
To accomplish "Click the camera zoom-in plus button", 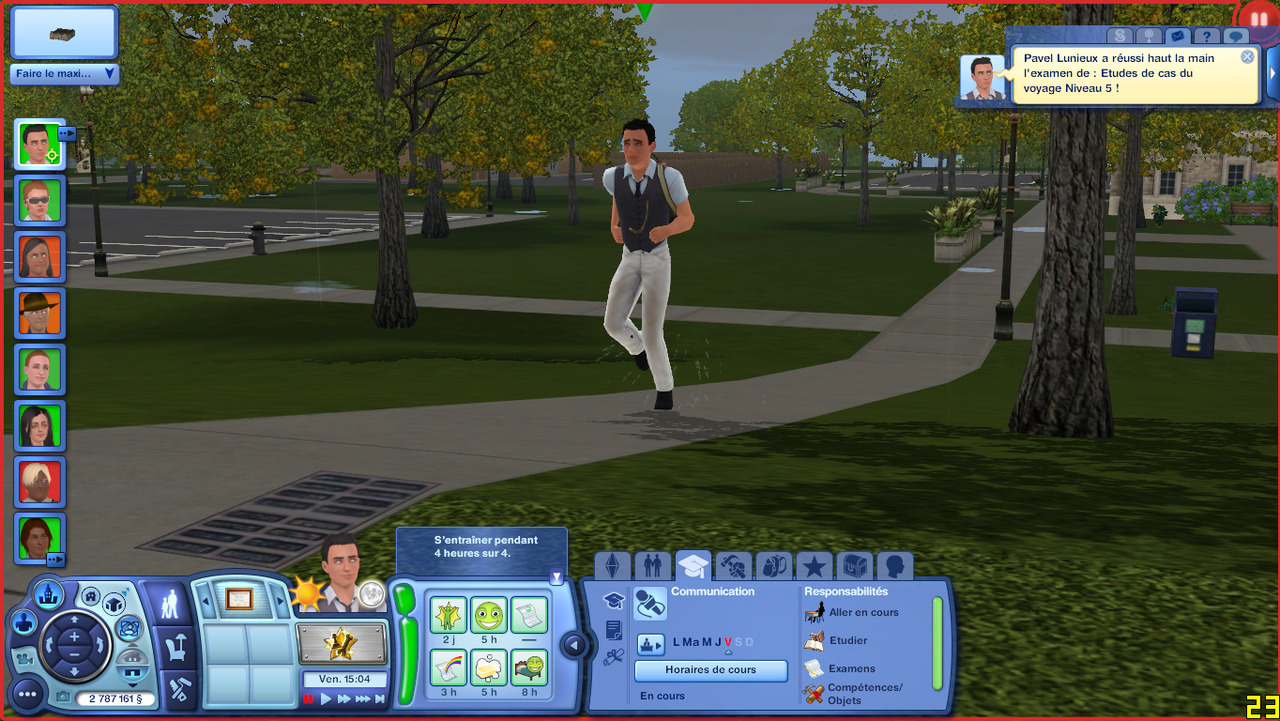I will pyautogui.click(x=74, y=608).
